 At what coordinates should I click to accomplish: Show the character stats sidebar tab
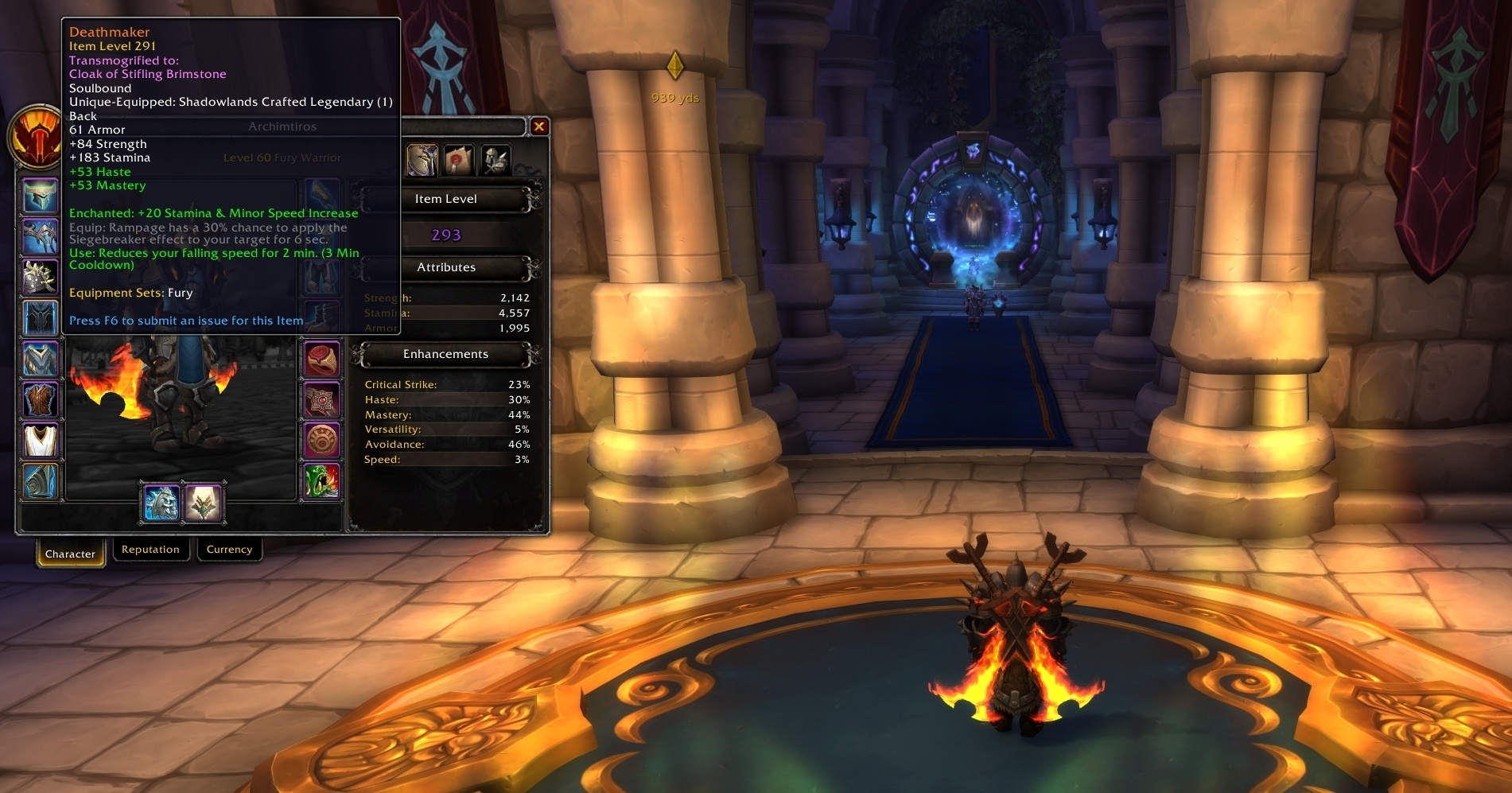422,160
